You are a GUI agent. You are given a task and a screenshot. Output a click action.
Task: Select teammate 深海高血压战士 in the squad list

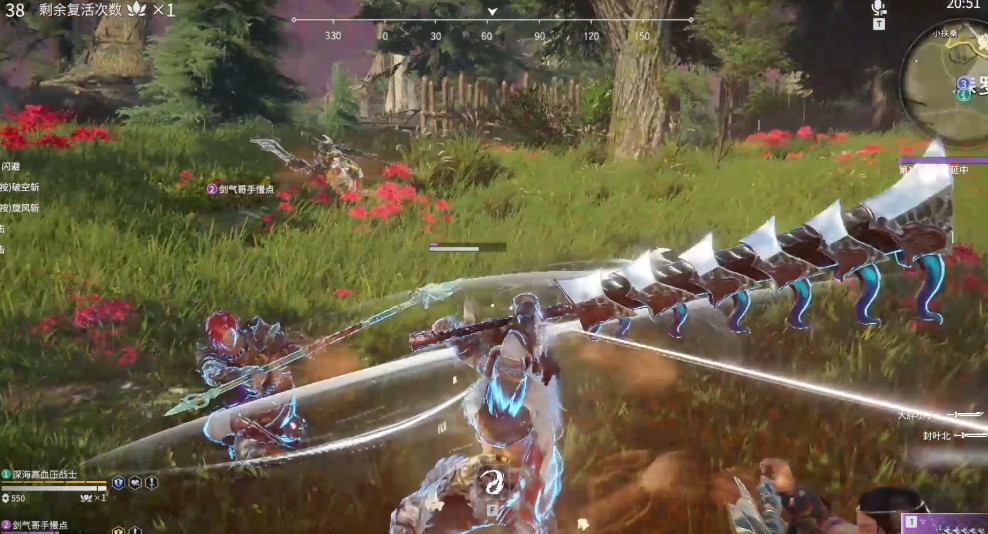44,474
